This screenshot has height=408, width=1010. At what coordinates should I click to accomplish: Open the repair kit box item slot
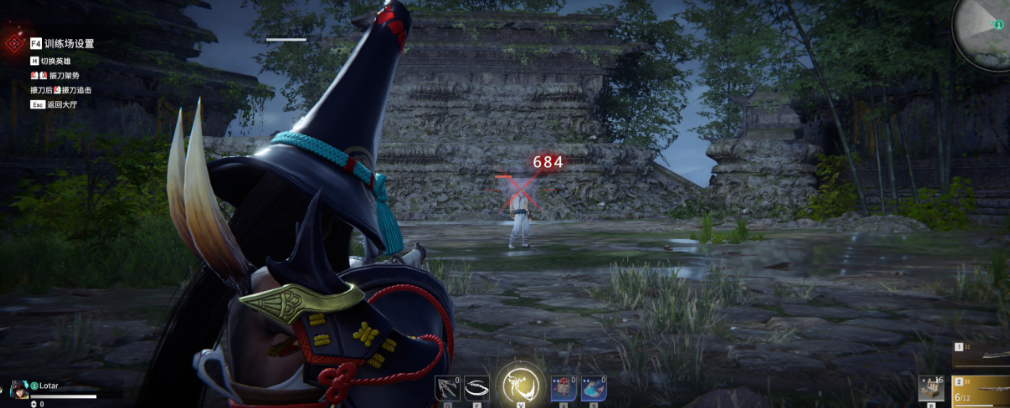click(x=932, y=388)
